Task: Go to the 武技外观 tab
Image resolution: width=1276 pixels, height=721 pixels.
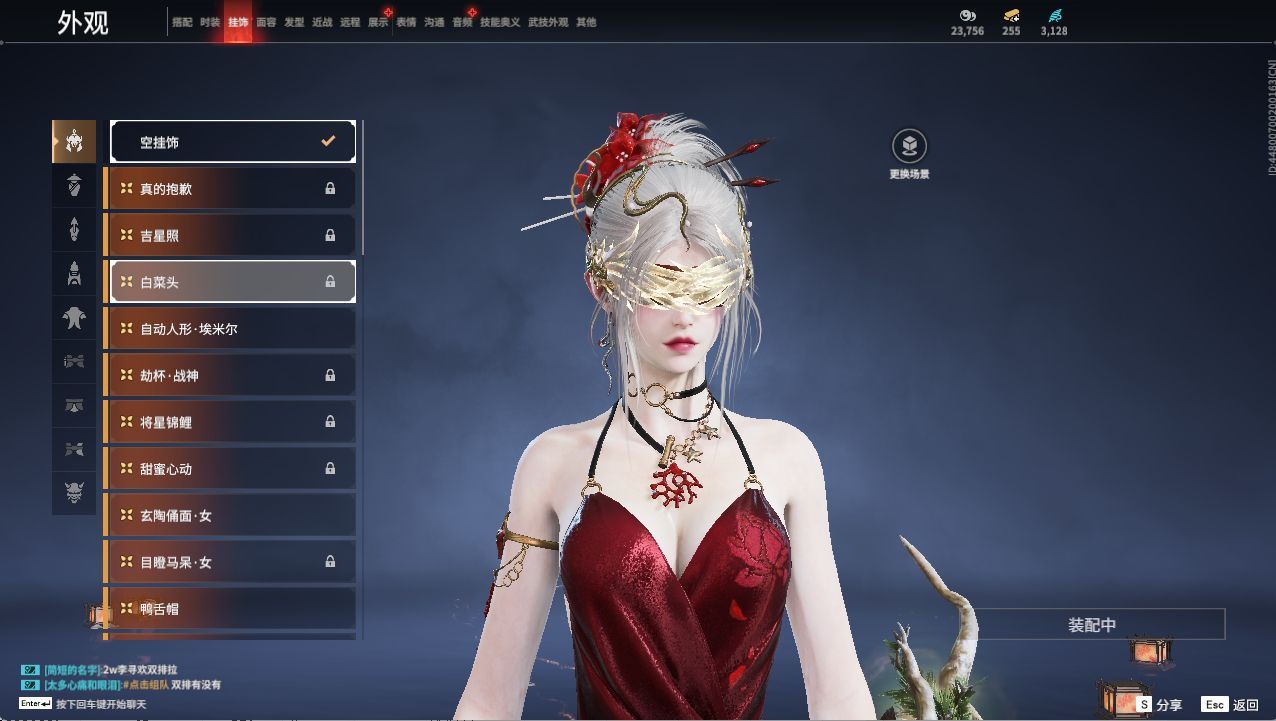Action: coord(548,22)
